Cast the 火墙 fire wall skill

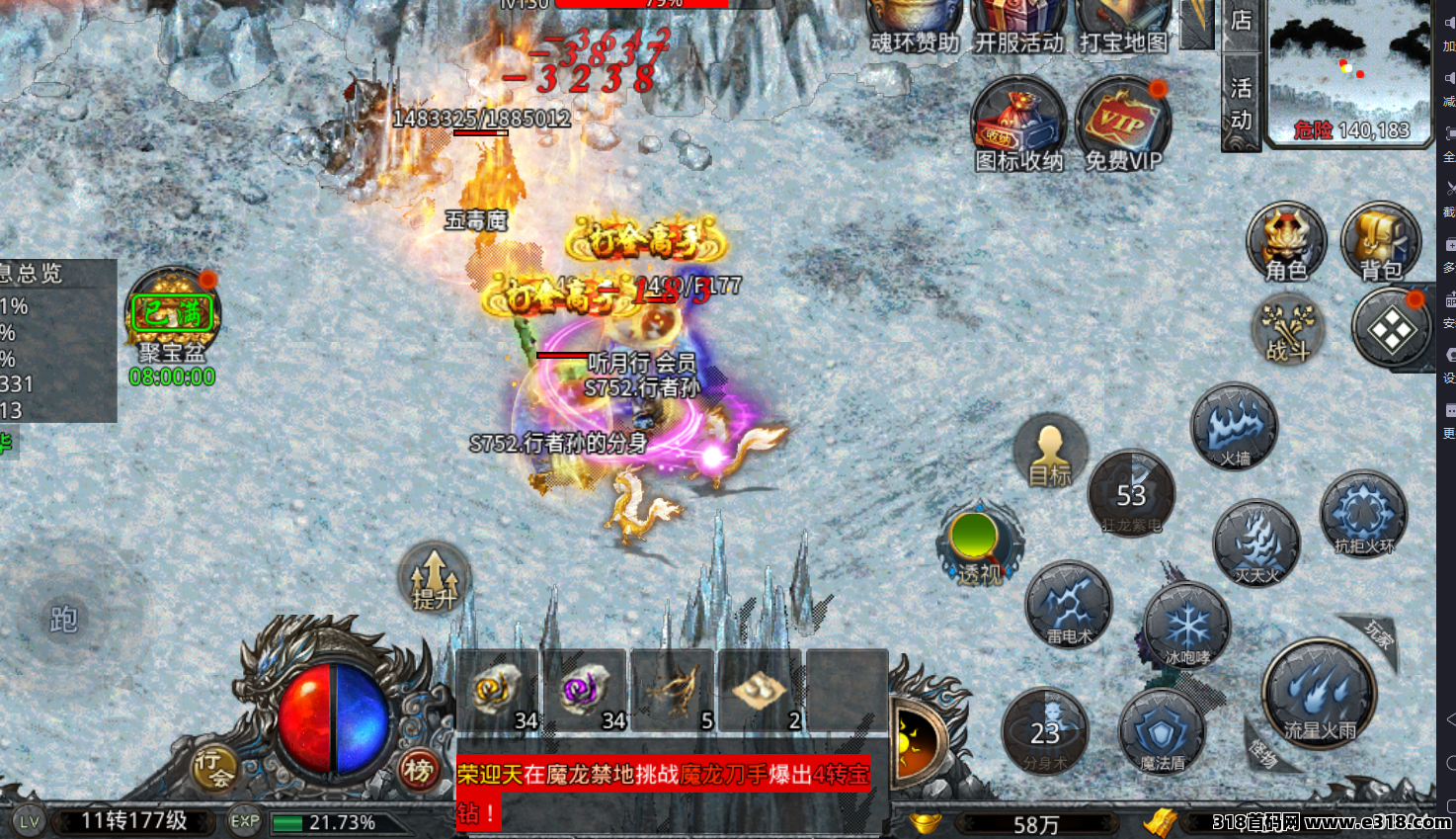(1235, 426)
